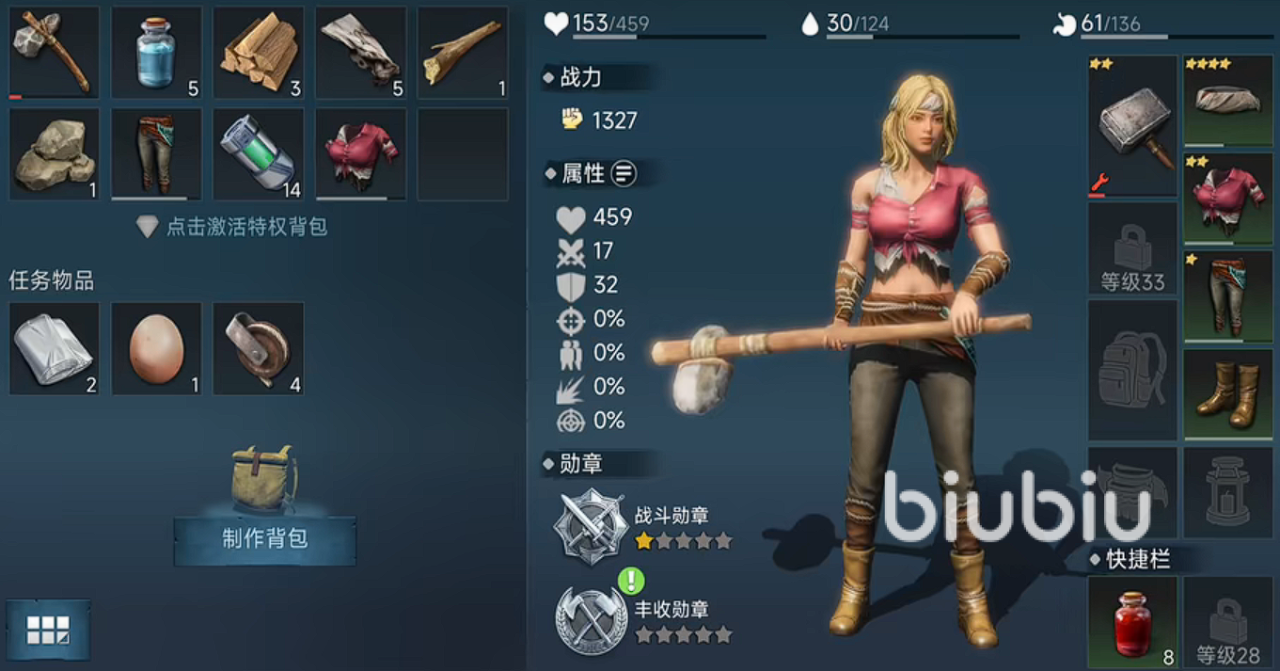
Task: Pick the firewood logs stack
Action: click(258, 52)
